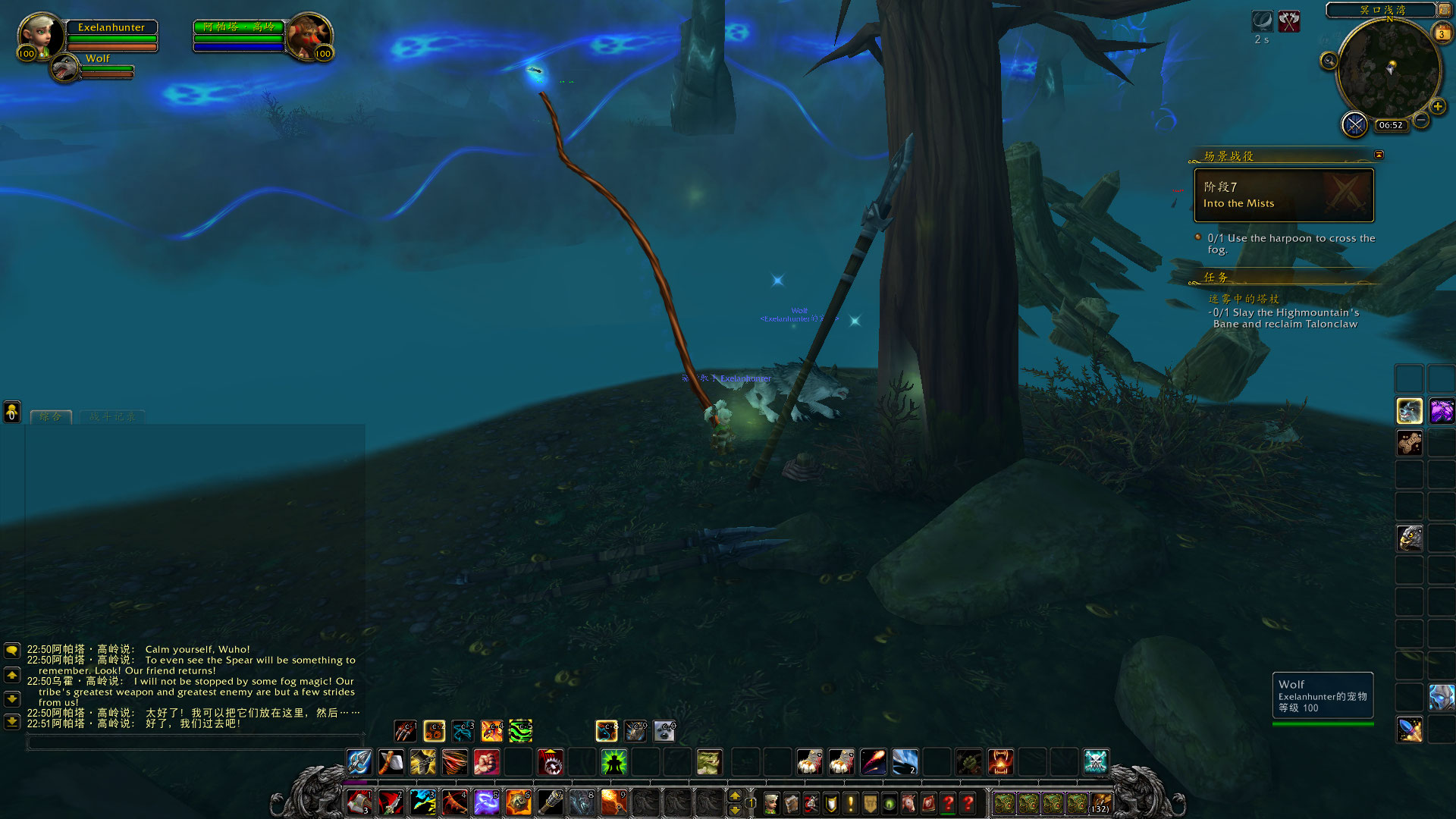1456x819 pixels.
Task: Zoom out the minimap with minus button
Action: [1421, 120]
